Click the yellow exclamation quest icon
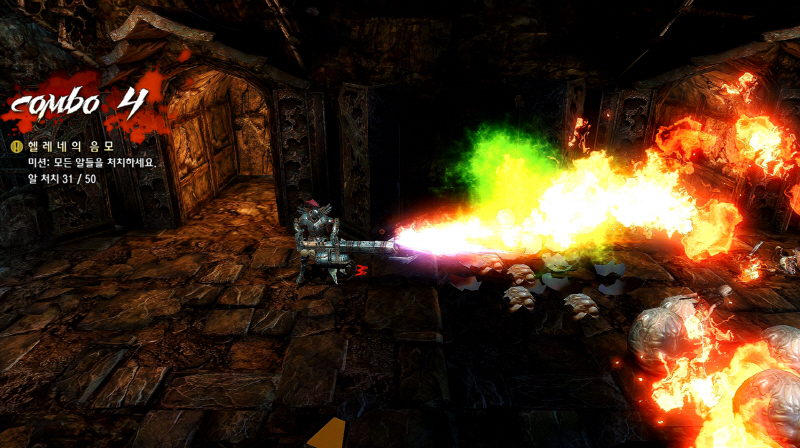The width and height of the screenshot is (800, 448). point(17,146)
